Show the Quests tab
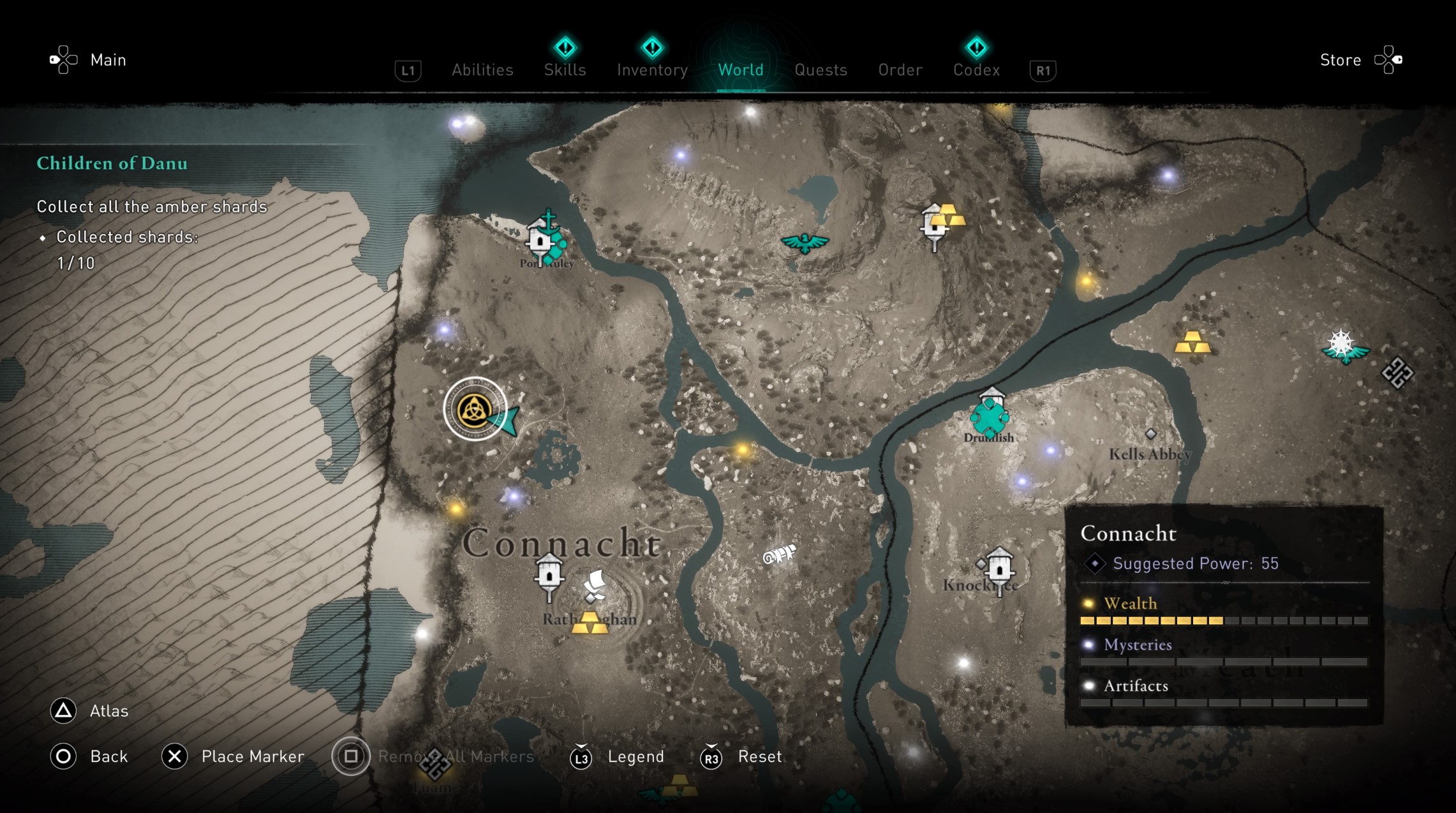This screenshot has width=1456, height=813. tap(821, 70)
